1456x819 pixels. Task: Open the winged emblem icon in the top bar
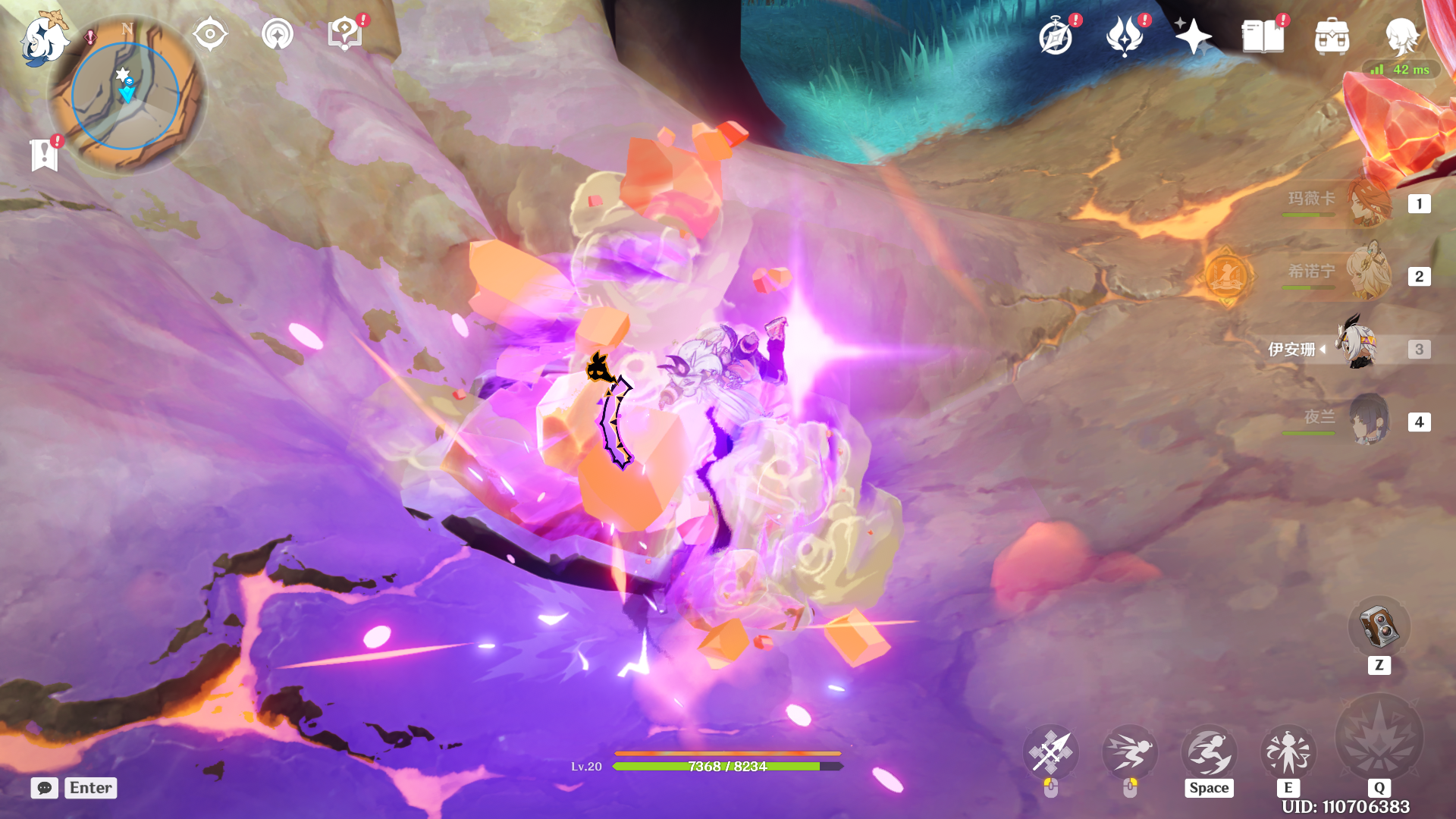(1125, 36)
